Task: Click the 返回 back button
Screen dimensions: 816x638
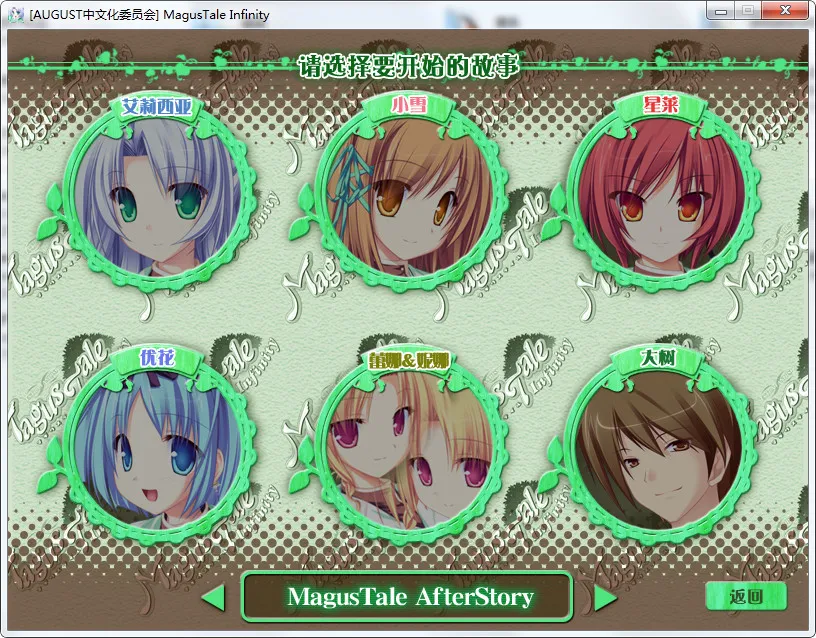Action: click(x=746, y=597)
